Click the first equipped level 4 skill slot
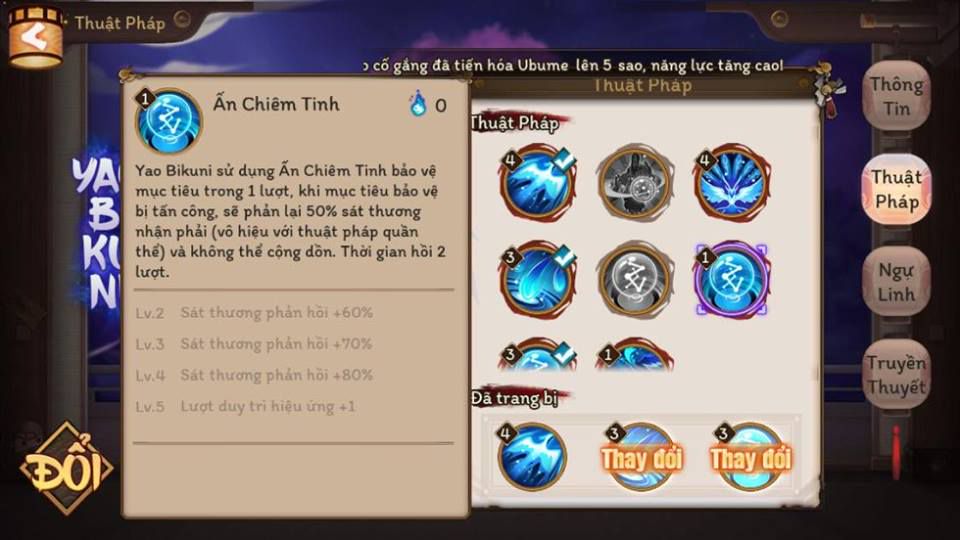The image size is (960, 540). 533,457
